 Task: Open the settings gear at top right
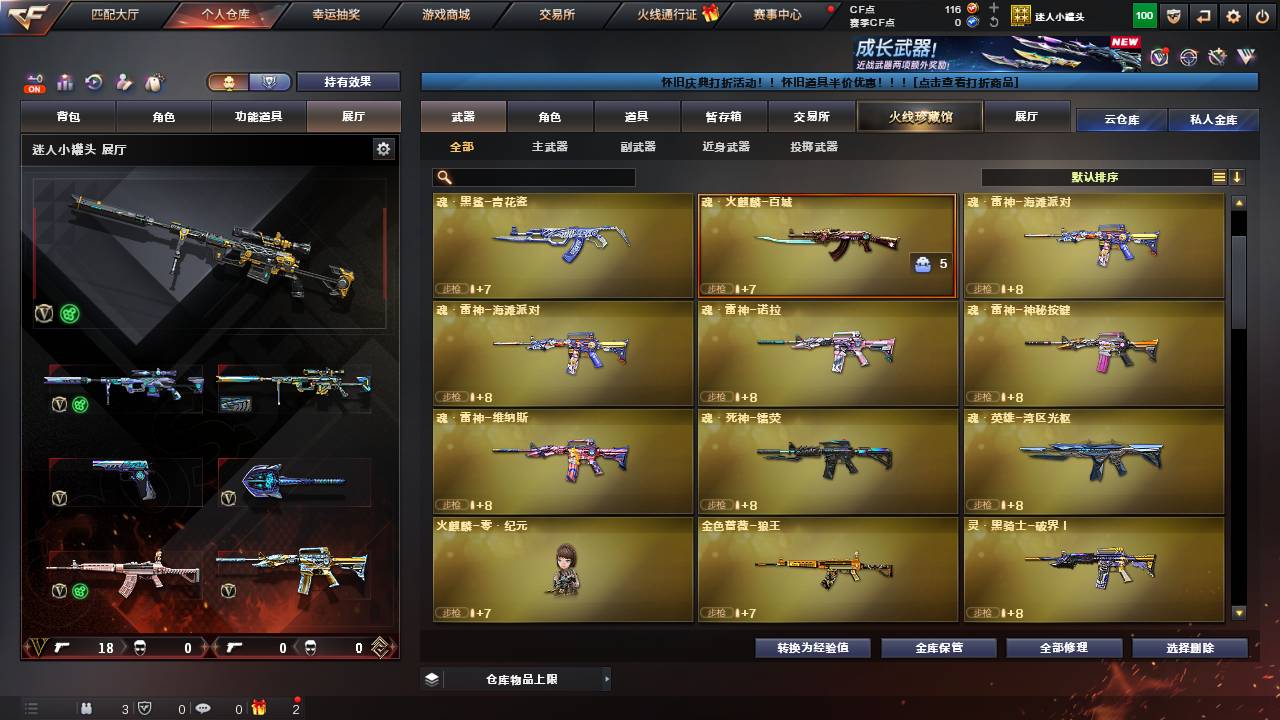click(x=1233, y=15)
